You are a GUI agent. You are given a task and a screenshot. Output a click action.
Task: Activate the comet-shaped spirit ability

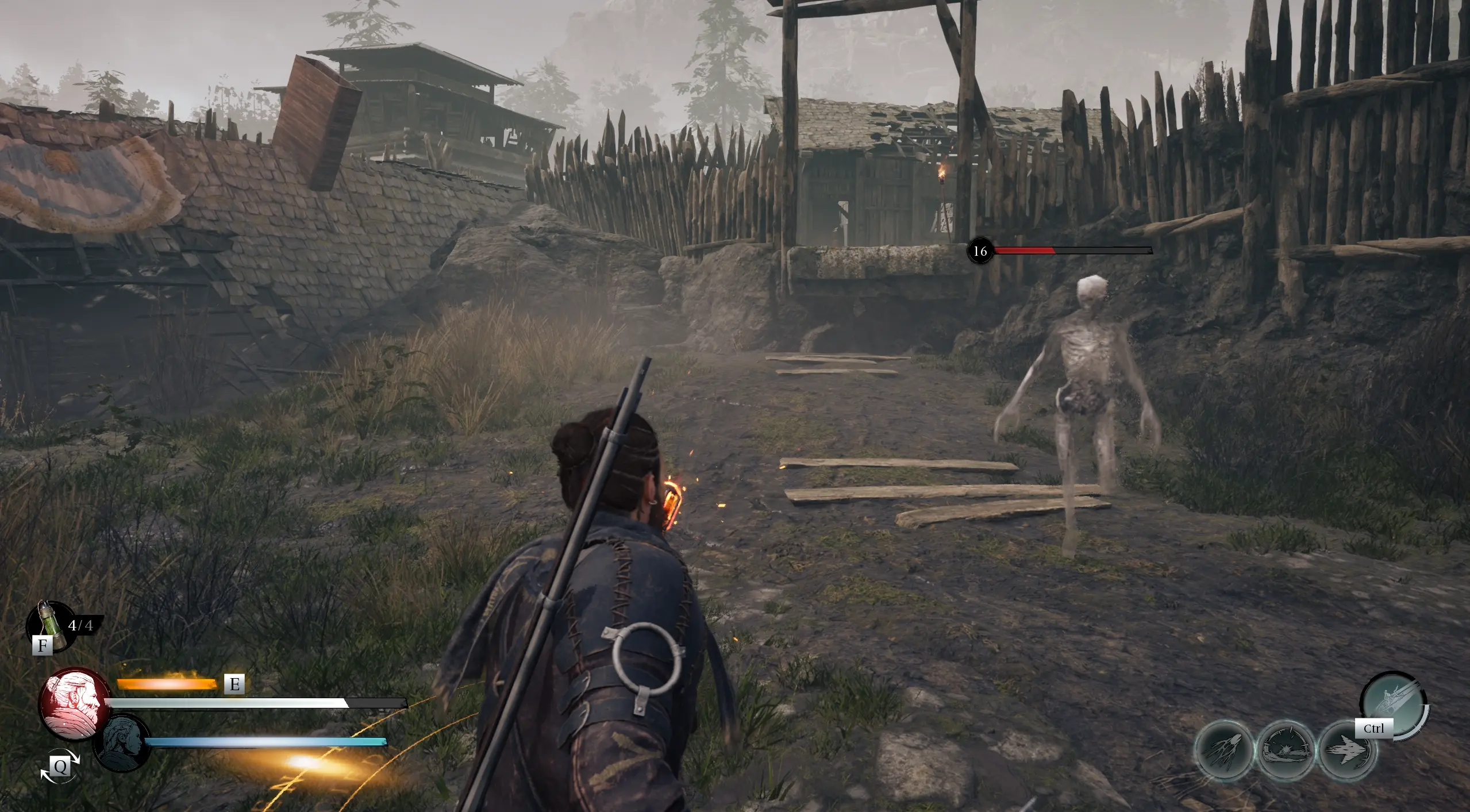click(1225, 749)
